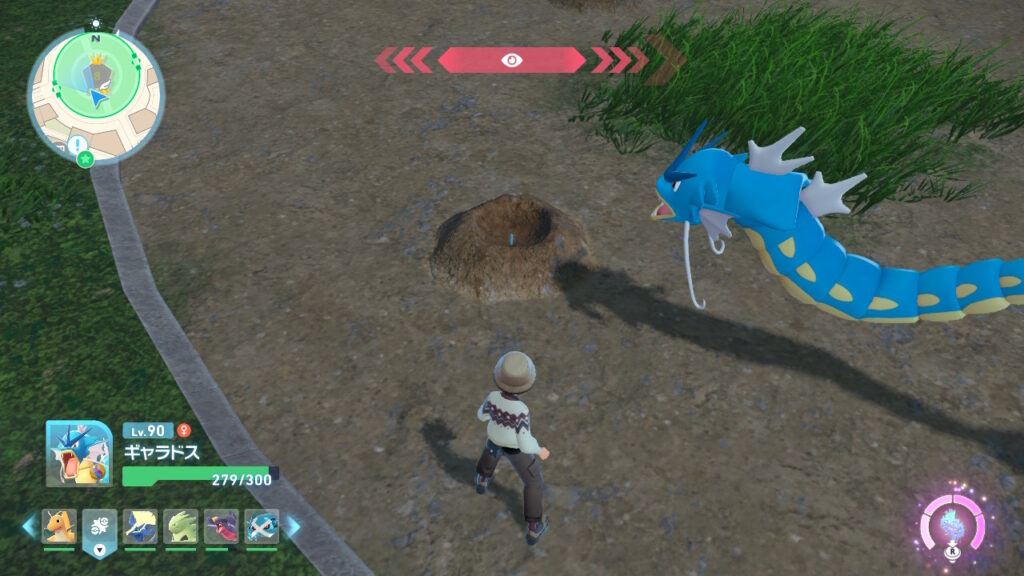Cycle party bar with the right arrow

(292, 526)
